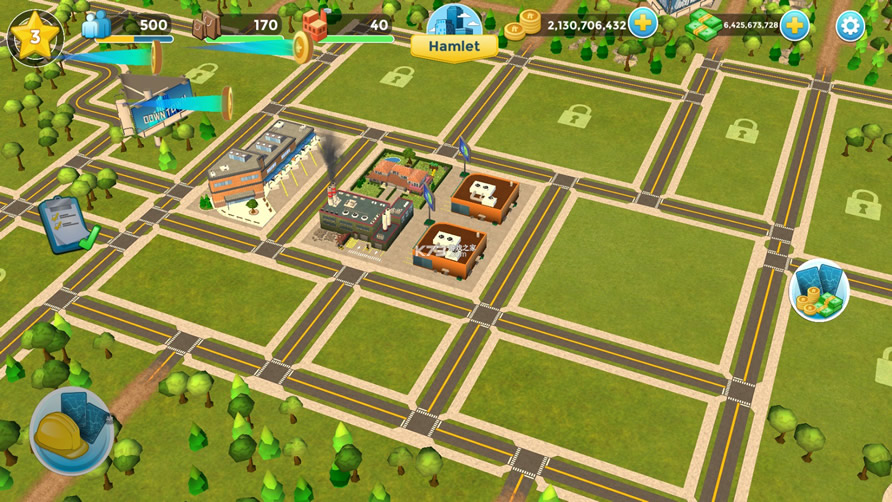
Task: Open the Hamlet city name banner
Action: 453,46
